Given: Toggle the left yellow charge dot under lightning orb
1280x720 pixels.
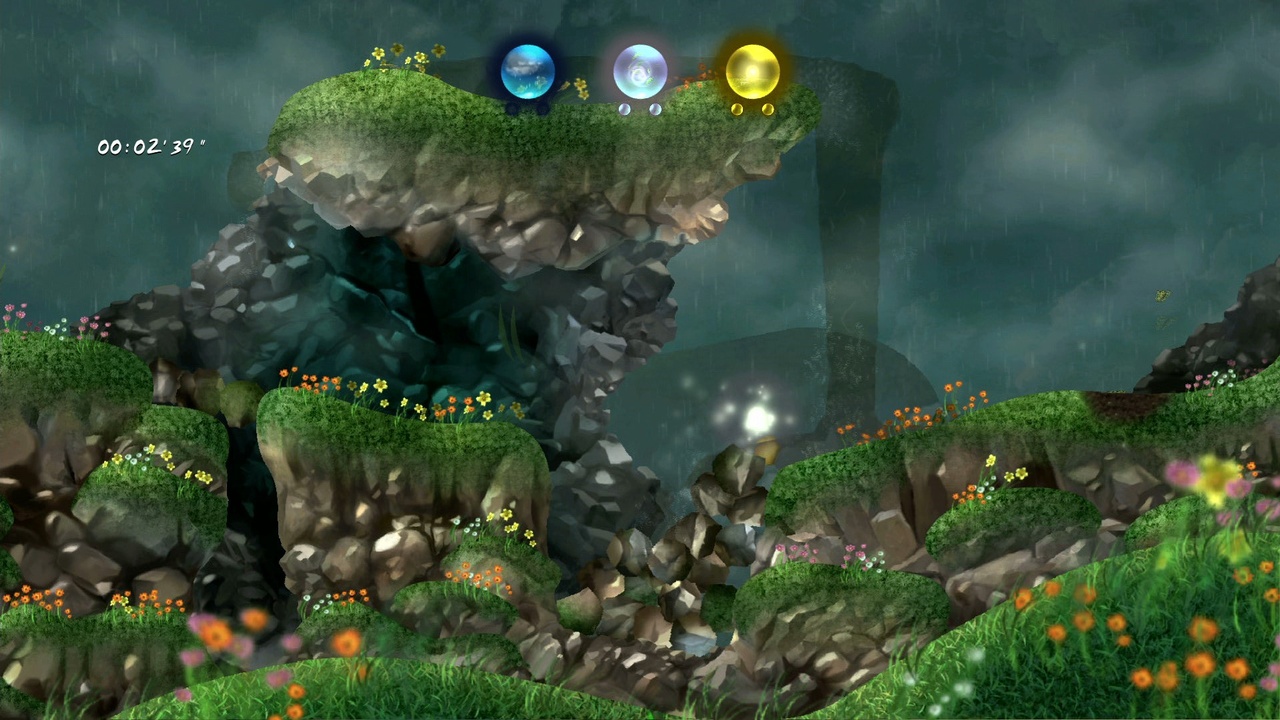Looking at the screenshot, I should pos(737,109).
